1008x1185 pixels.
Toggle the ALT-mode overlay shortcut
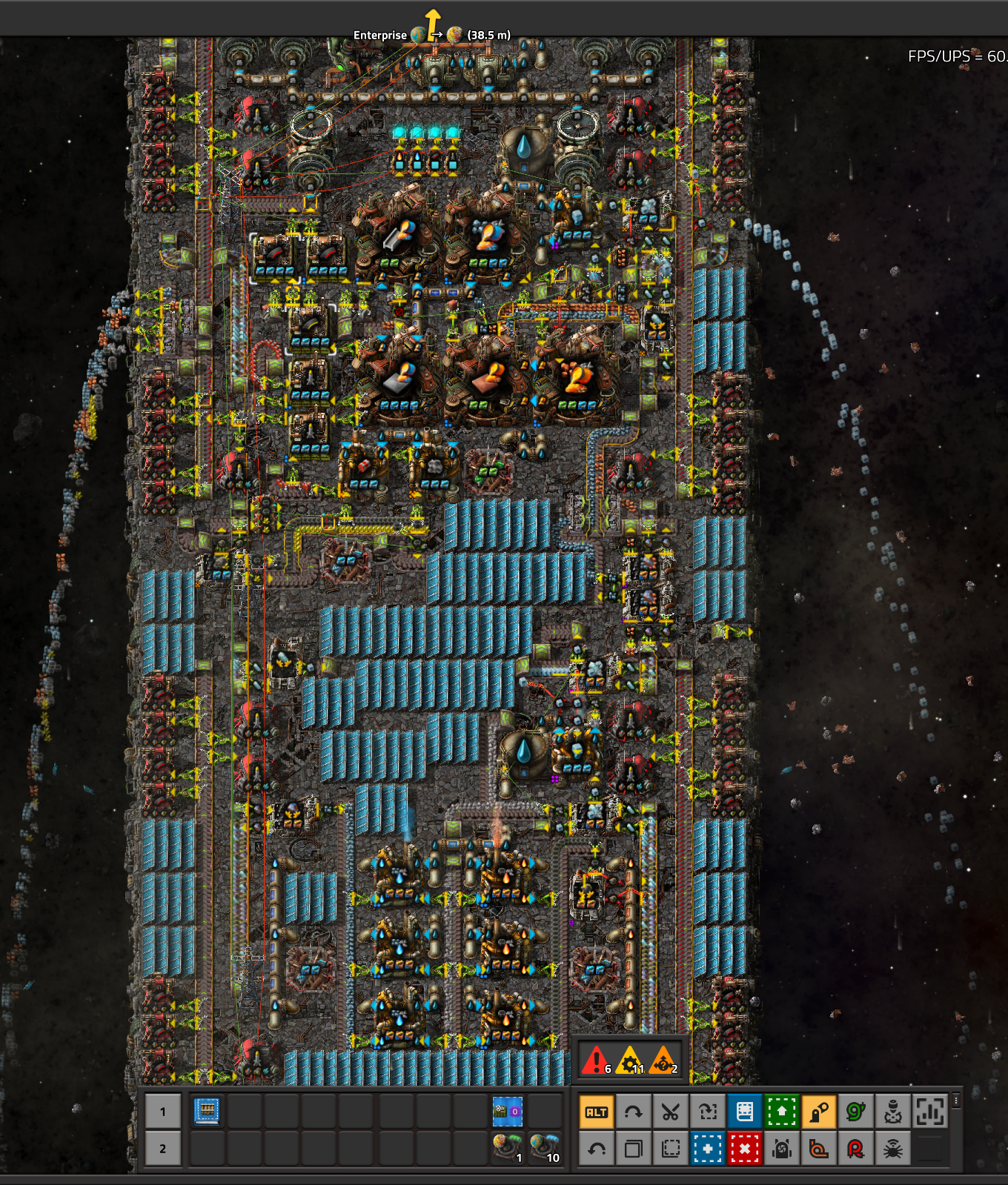(x=597, y=1112)
